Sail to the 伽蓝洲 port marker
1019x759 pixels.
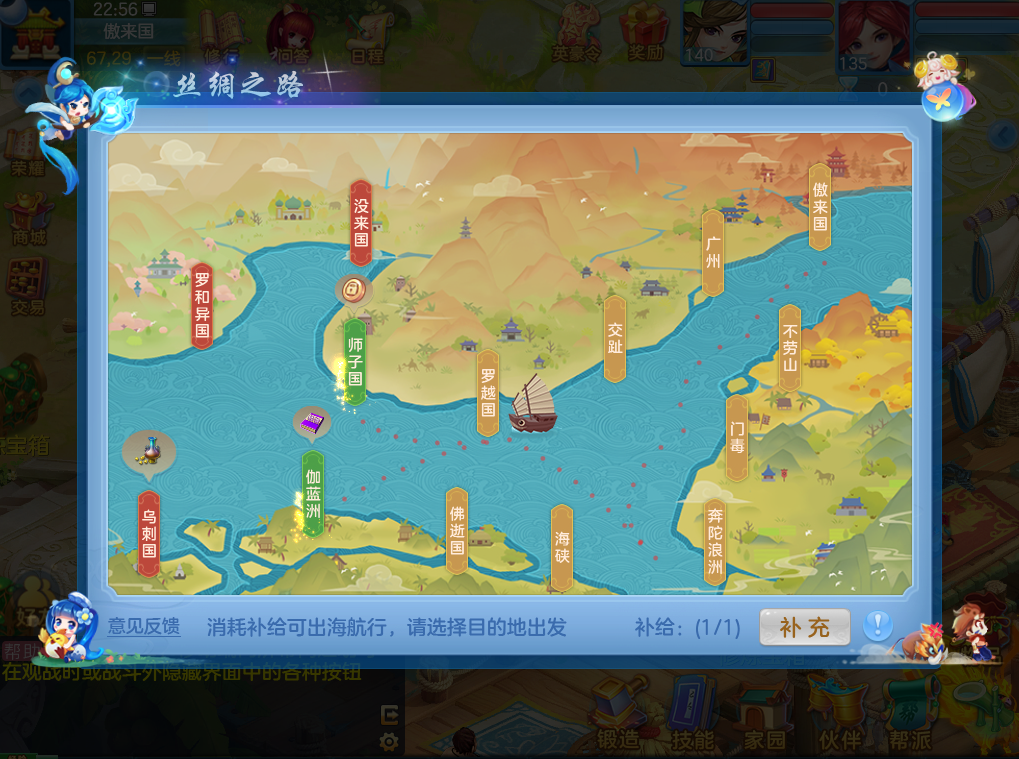point(313,494)
